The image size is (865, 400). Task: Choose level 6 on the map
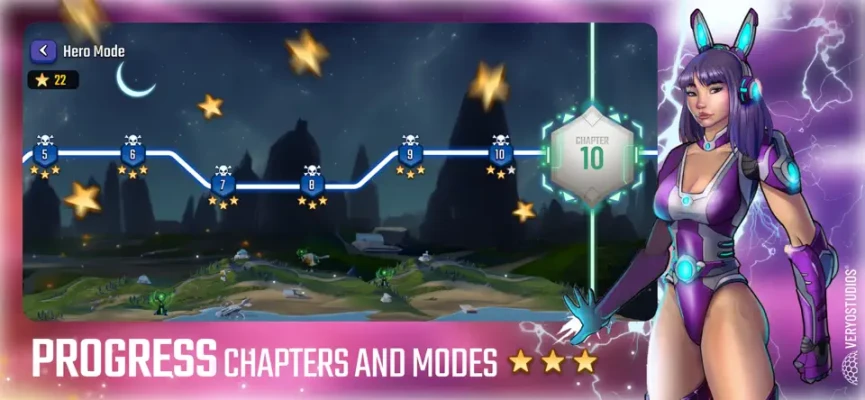click(133, 155)
